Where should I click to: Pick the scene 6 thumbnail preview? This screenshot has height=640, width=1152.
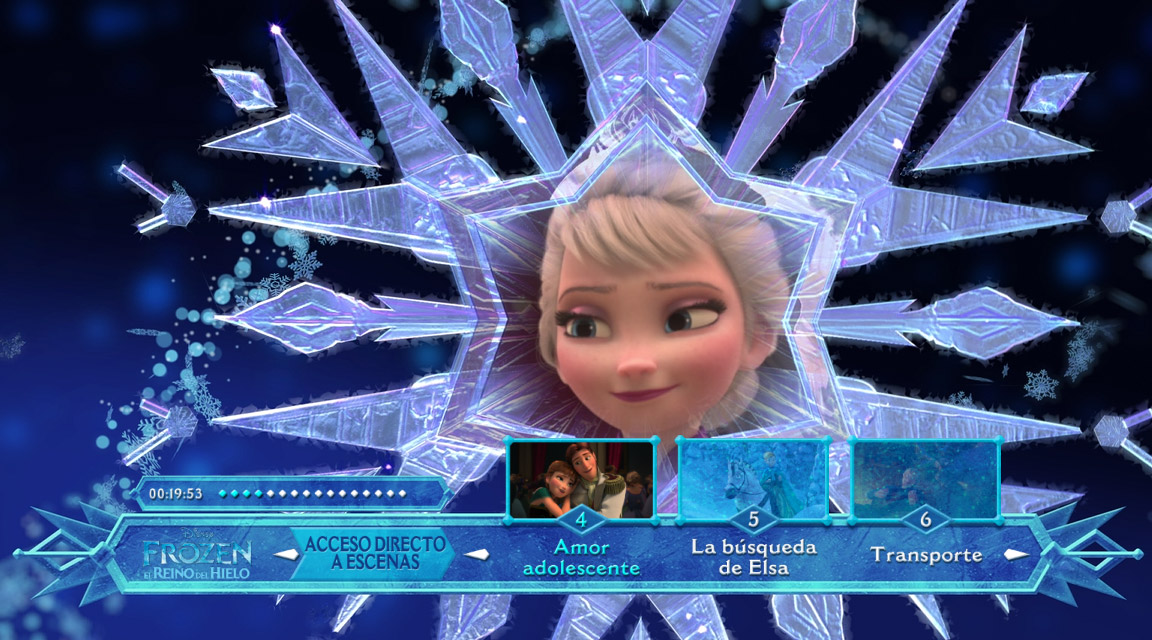pyautogui.click(x=925, y=479)
